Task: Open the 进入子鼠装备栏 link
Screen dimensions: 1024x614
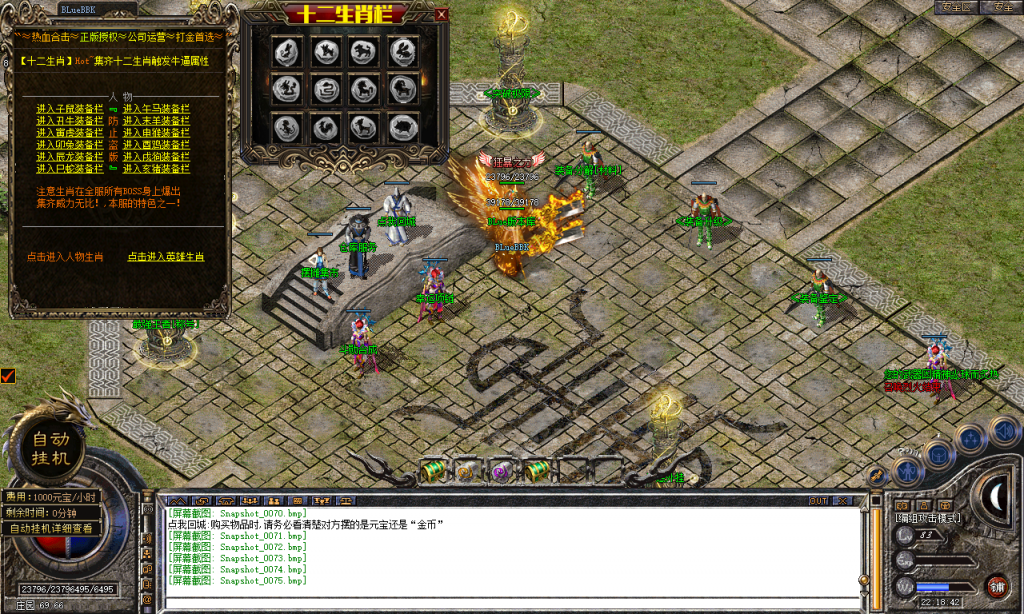Action: click(x=70, y=108)
